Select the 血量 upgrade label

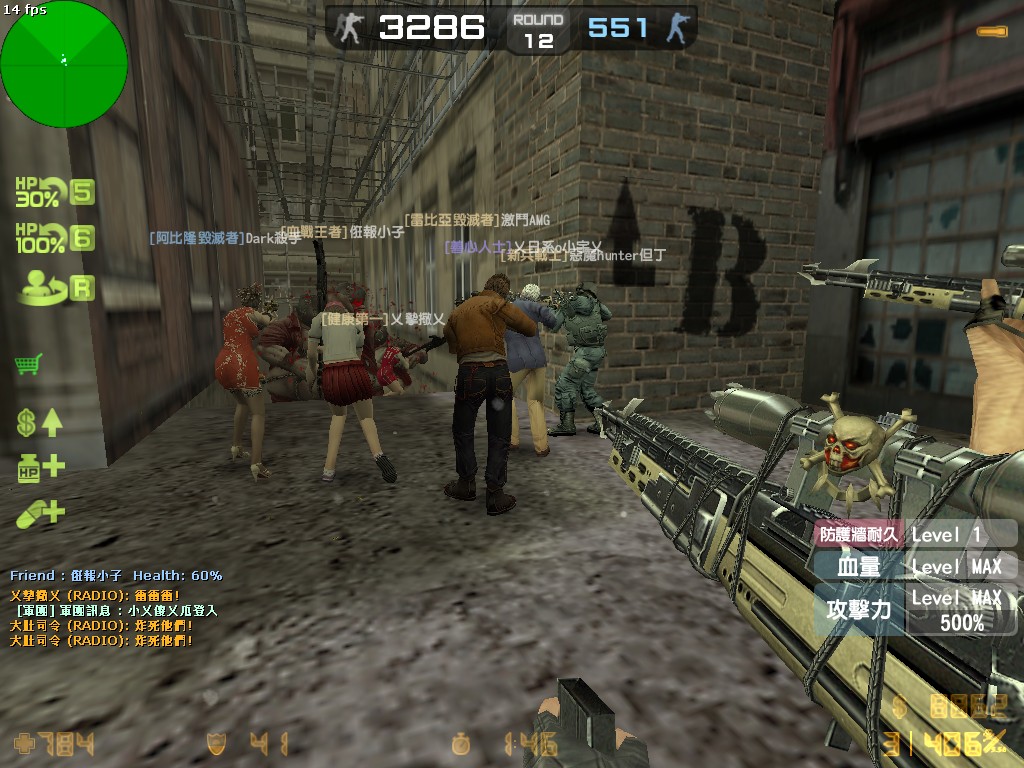tap(858, 567)
